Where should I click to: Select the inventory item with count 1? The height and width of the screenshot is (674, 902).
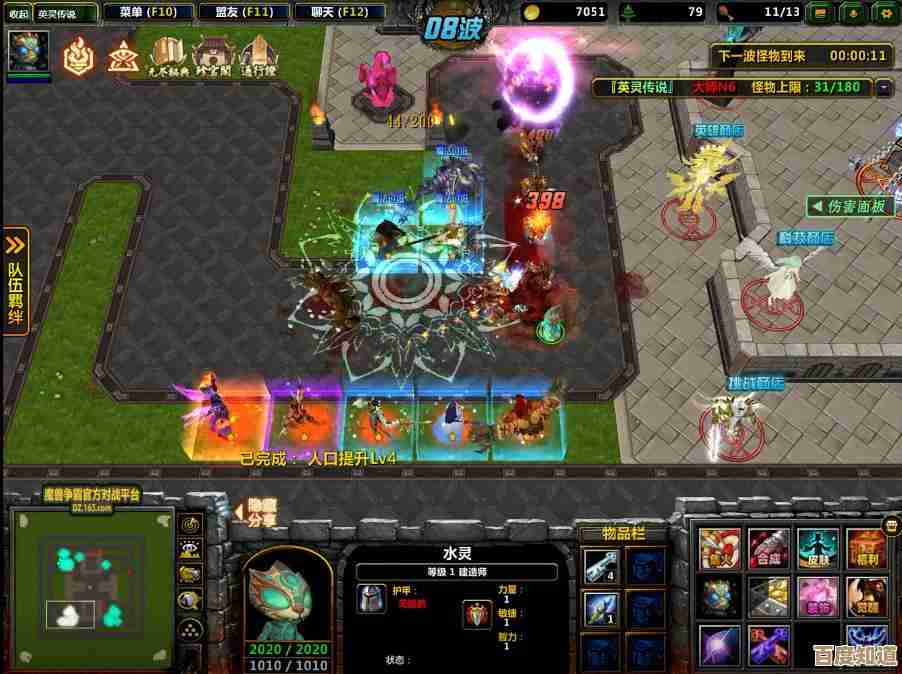pos(601,608)
